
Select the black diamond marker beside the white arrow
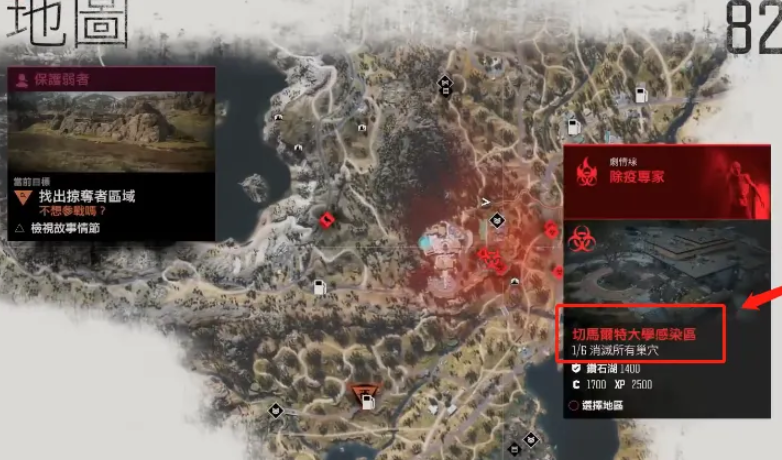pyautogui.click(x=497, y=220)
